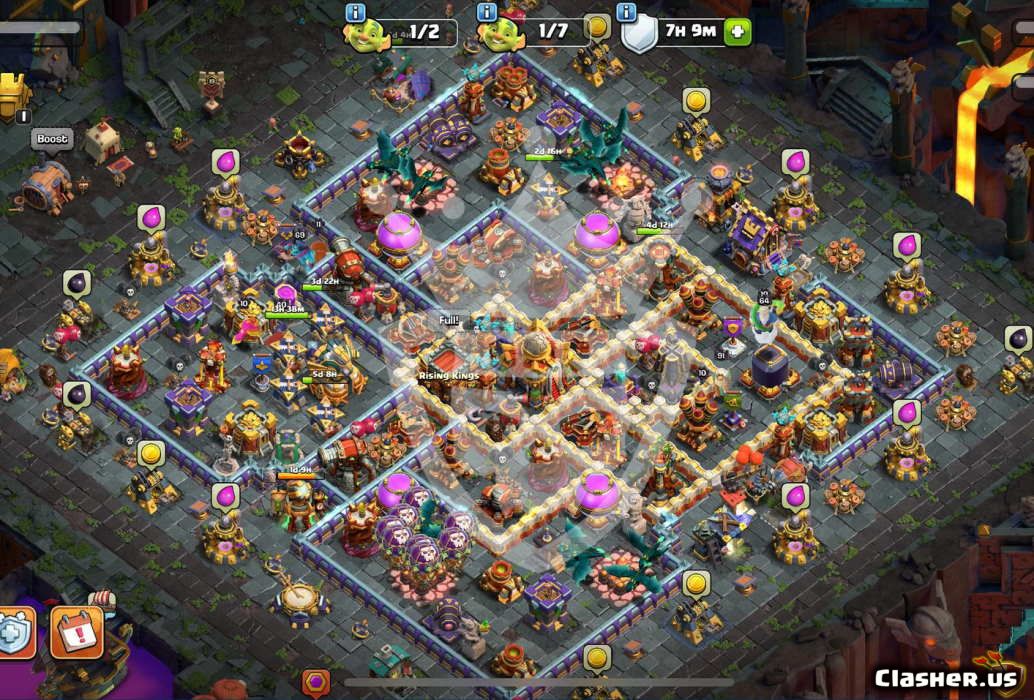The width and height of the screenshot is (1034, 700).
Task: Open info for the 1/7 builder counter
Action: pyautogui.click(x=488, y=12)
